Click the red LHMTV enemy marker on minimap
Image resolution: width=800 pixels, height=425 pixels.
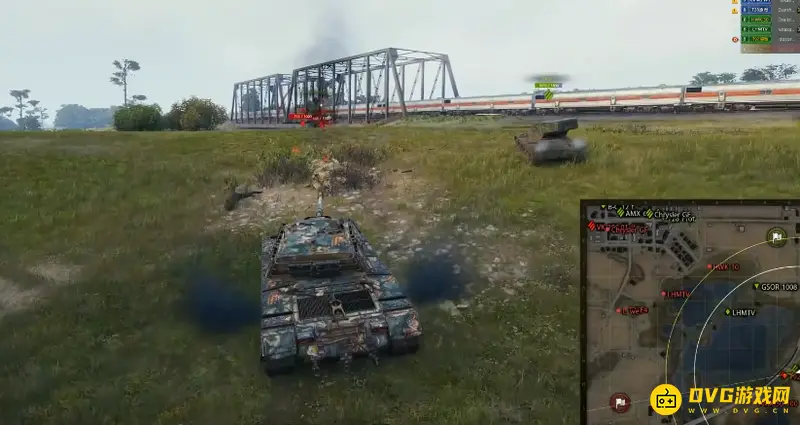pos(663,294)
